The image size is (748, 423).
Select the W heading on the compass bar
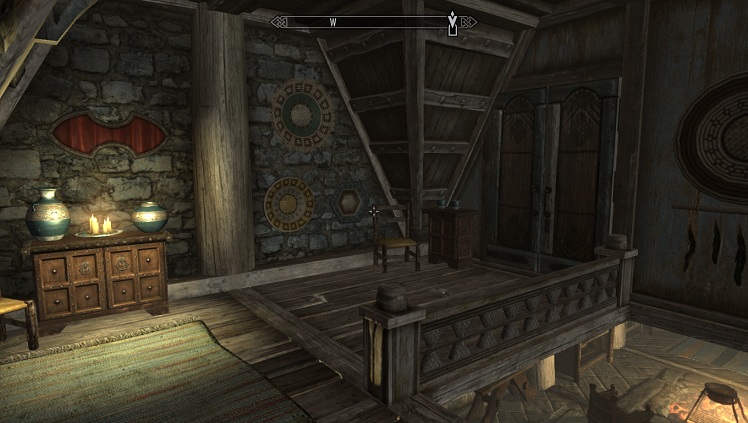pos(332,21)
